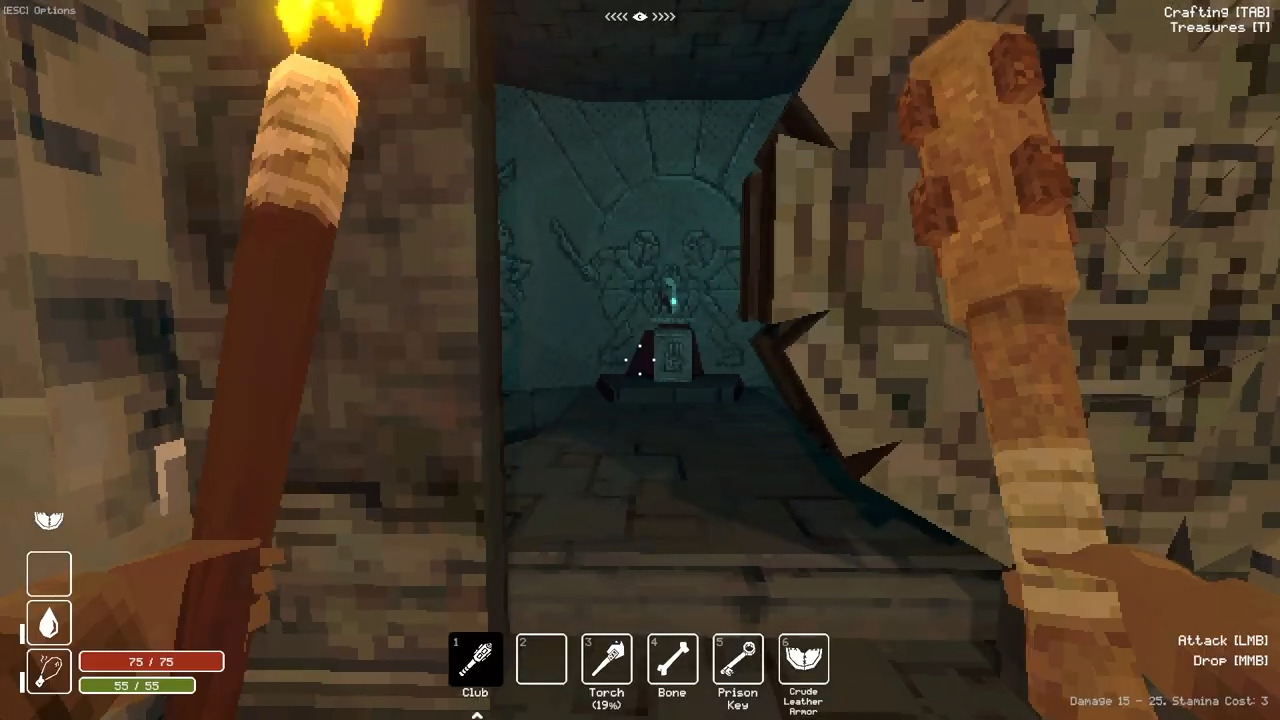Click the drumstick hunger icon

49,670
